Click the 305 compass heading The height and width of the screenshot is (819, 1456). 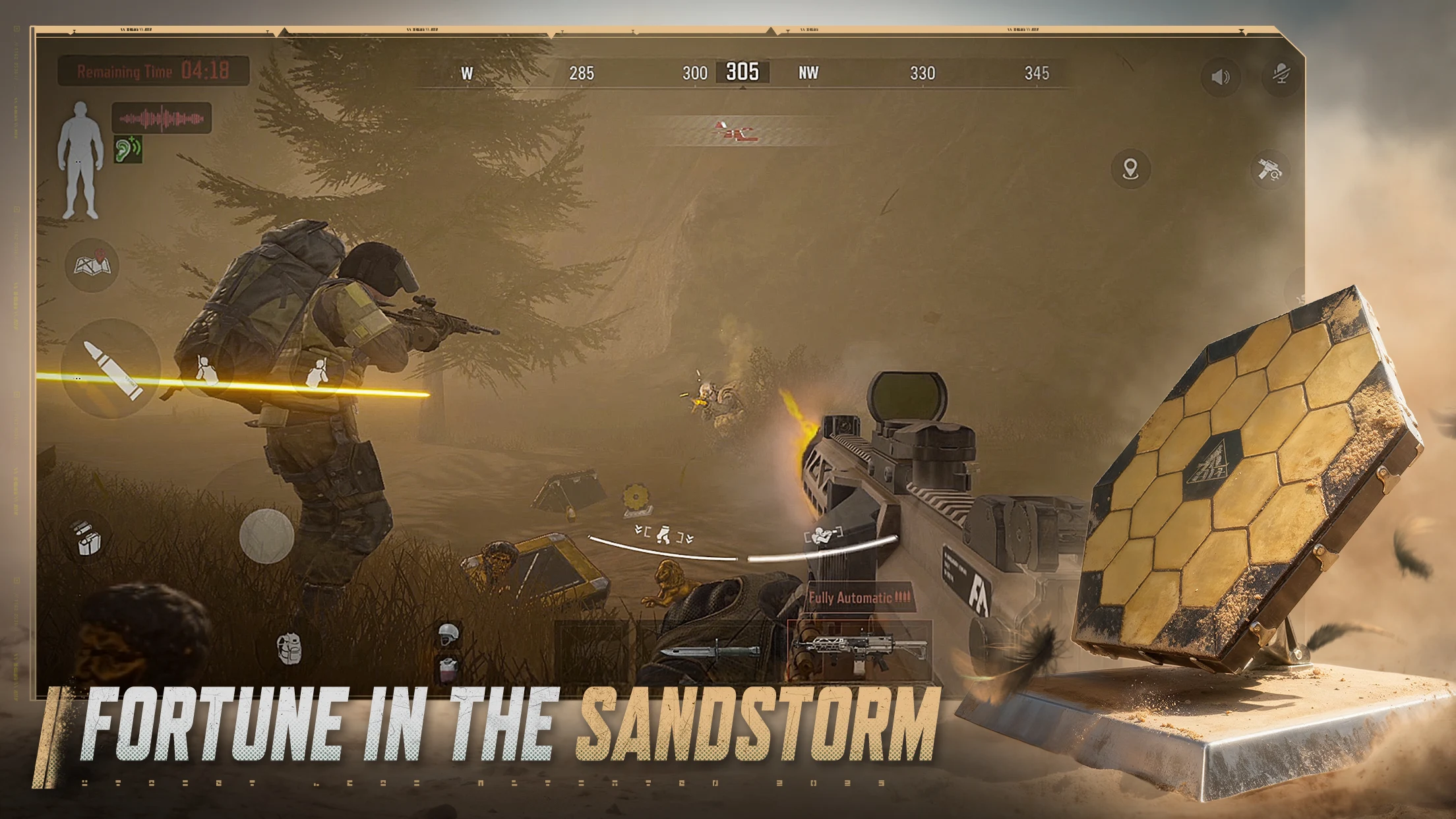pyautogui.click(x=743, y=72)
